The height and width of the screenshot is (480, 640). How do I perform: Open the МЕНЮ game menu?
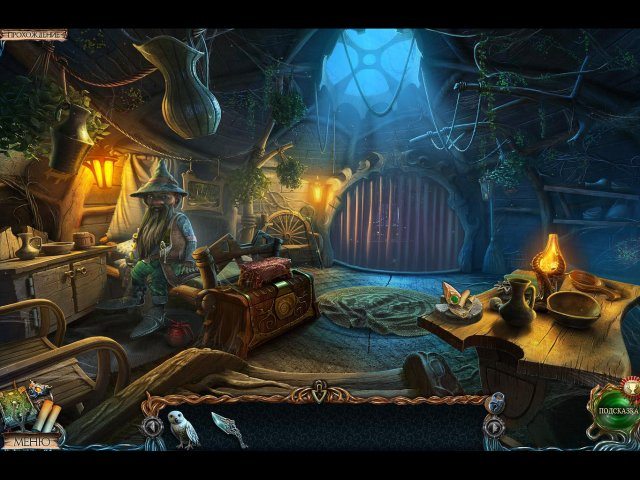click(x=28, y=440)
